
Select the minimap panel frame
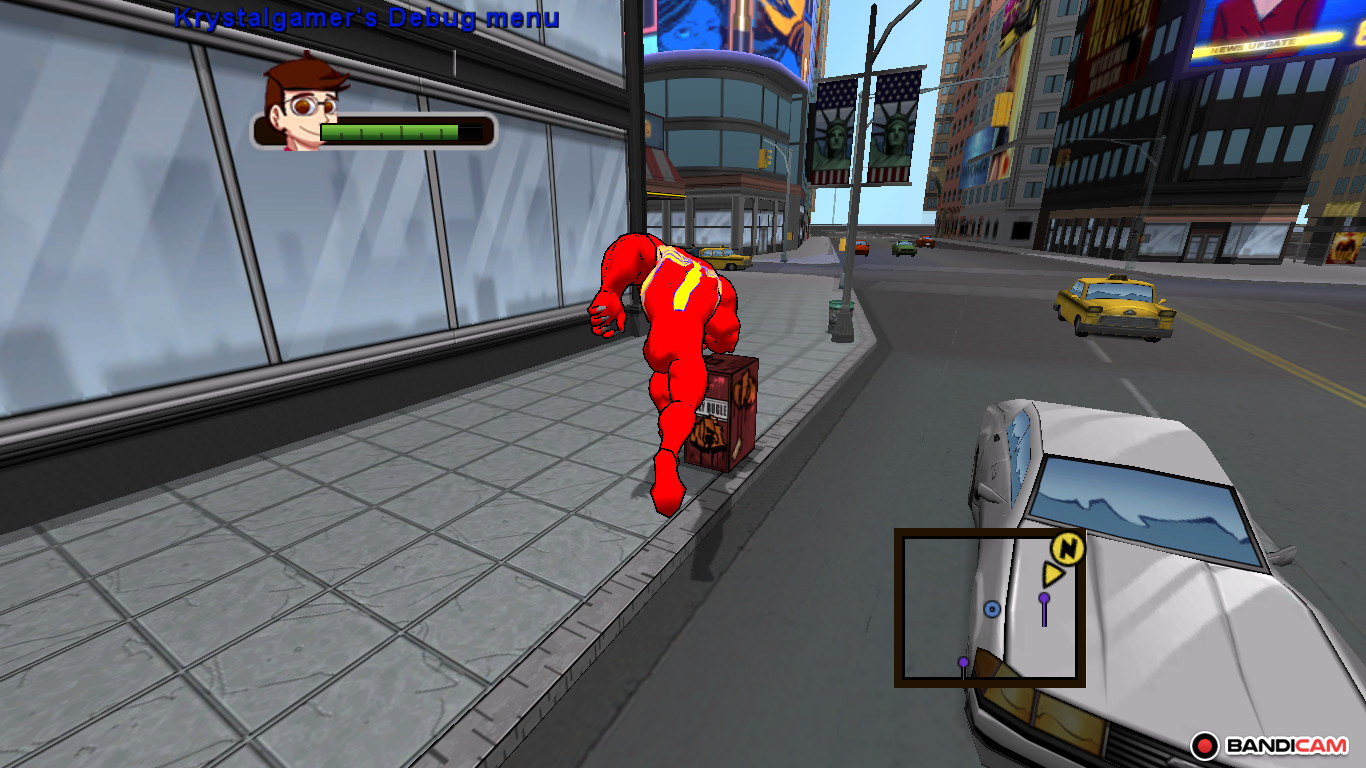tap(990, 533)
